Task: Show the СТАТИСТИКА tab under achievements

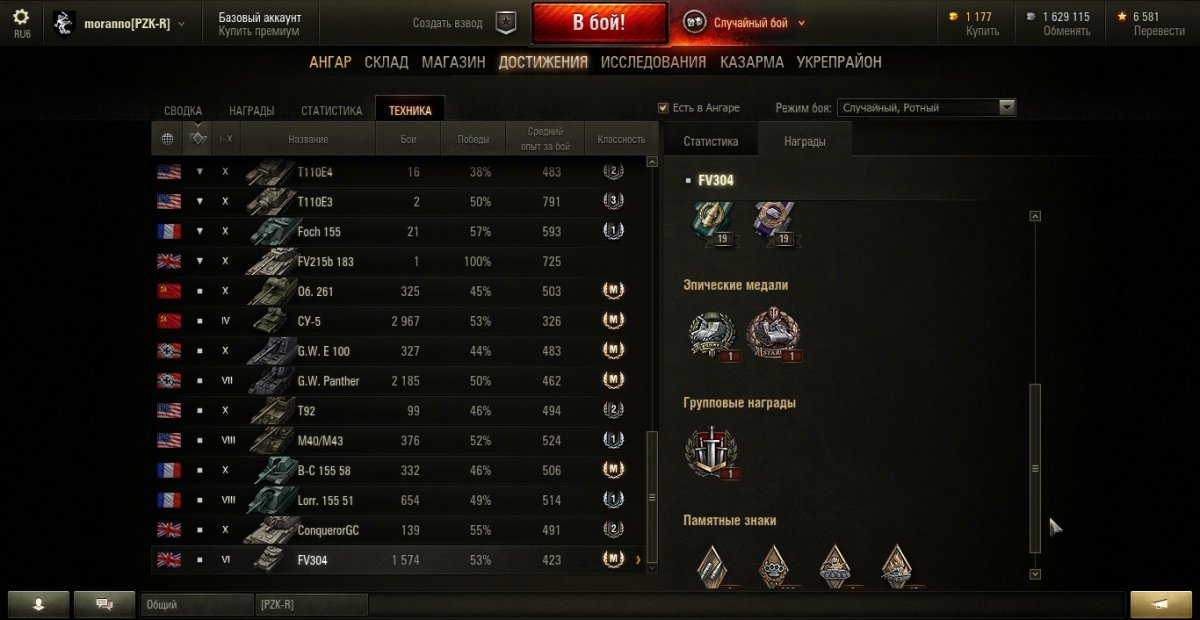Action: click(331, 111)
